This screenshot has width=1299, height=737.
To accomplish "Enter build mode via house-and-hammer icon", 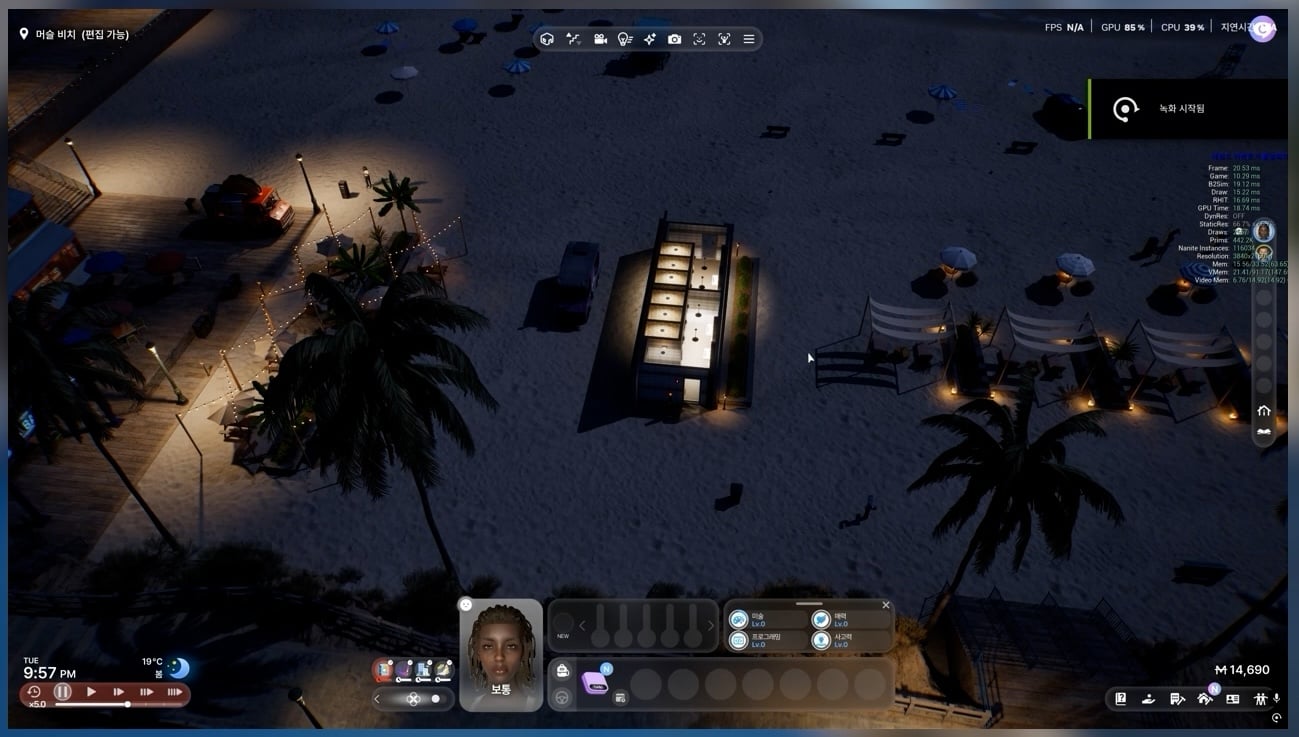I will (x=1205, y=699).
